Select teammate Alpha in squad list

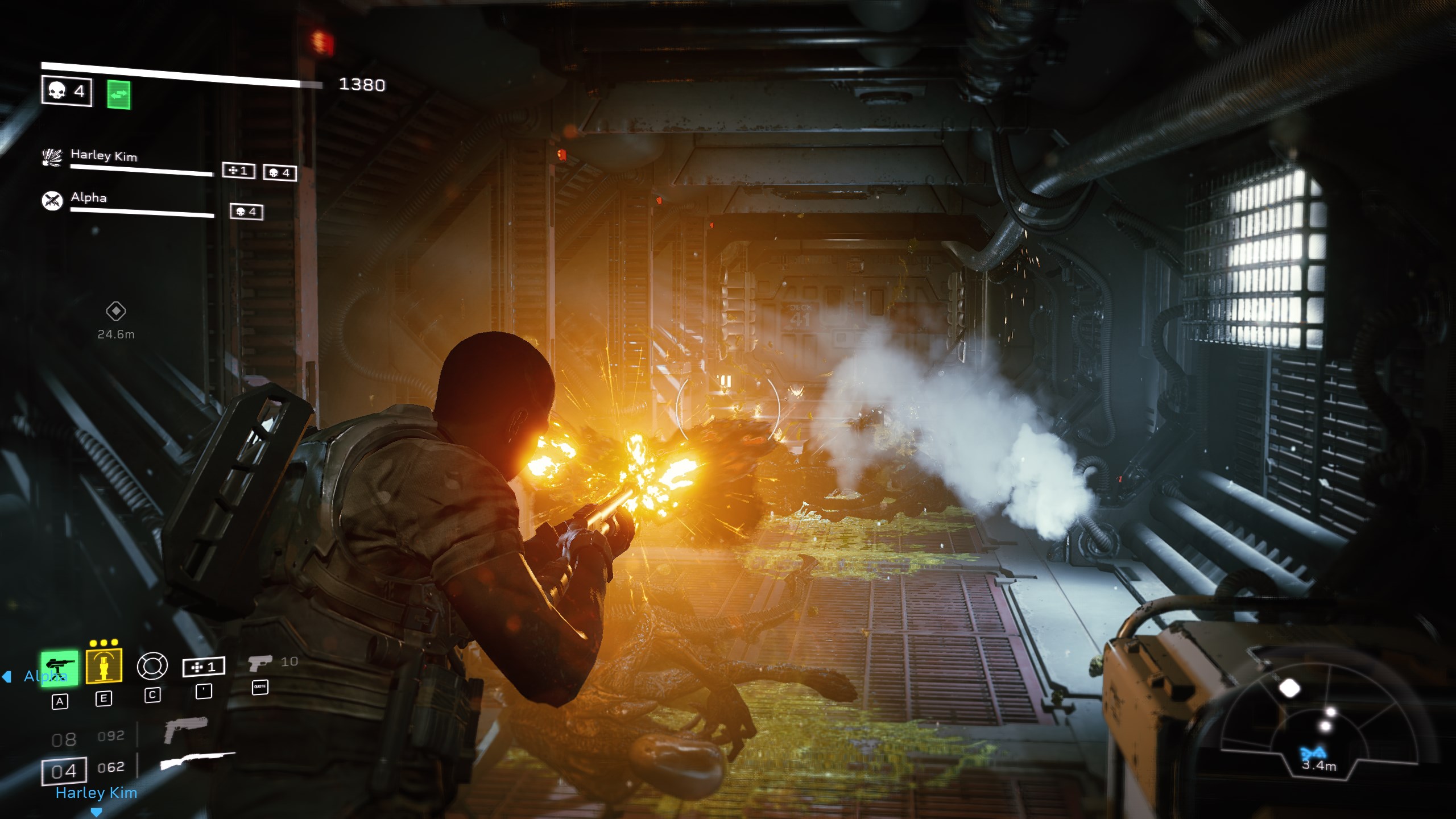(x=89, y=197)
